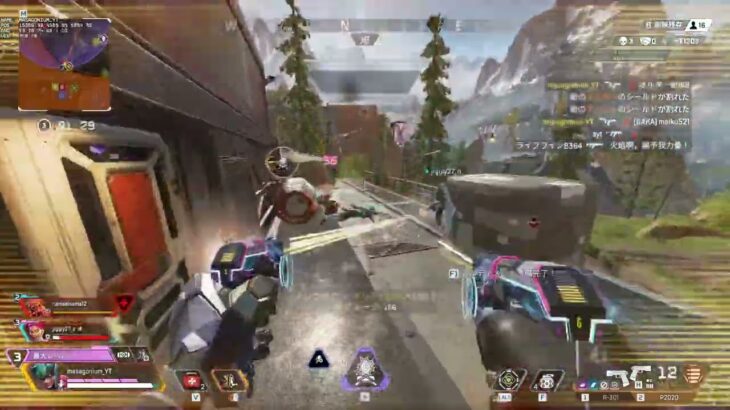The width and height of the screenshot is (730, 410).
Task: Use the health syringe item
Action: 191,380
